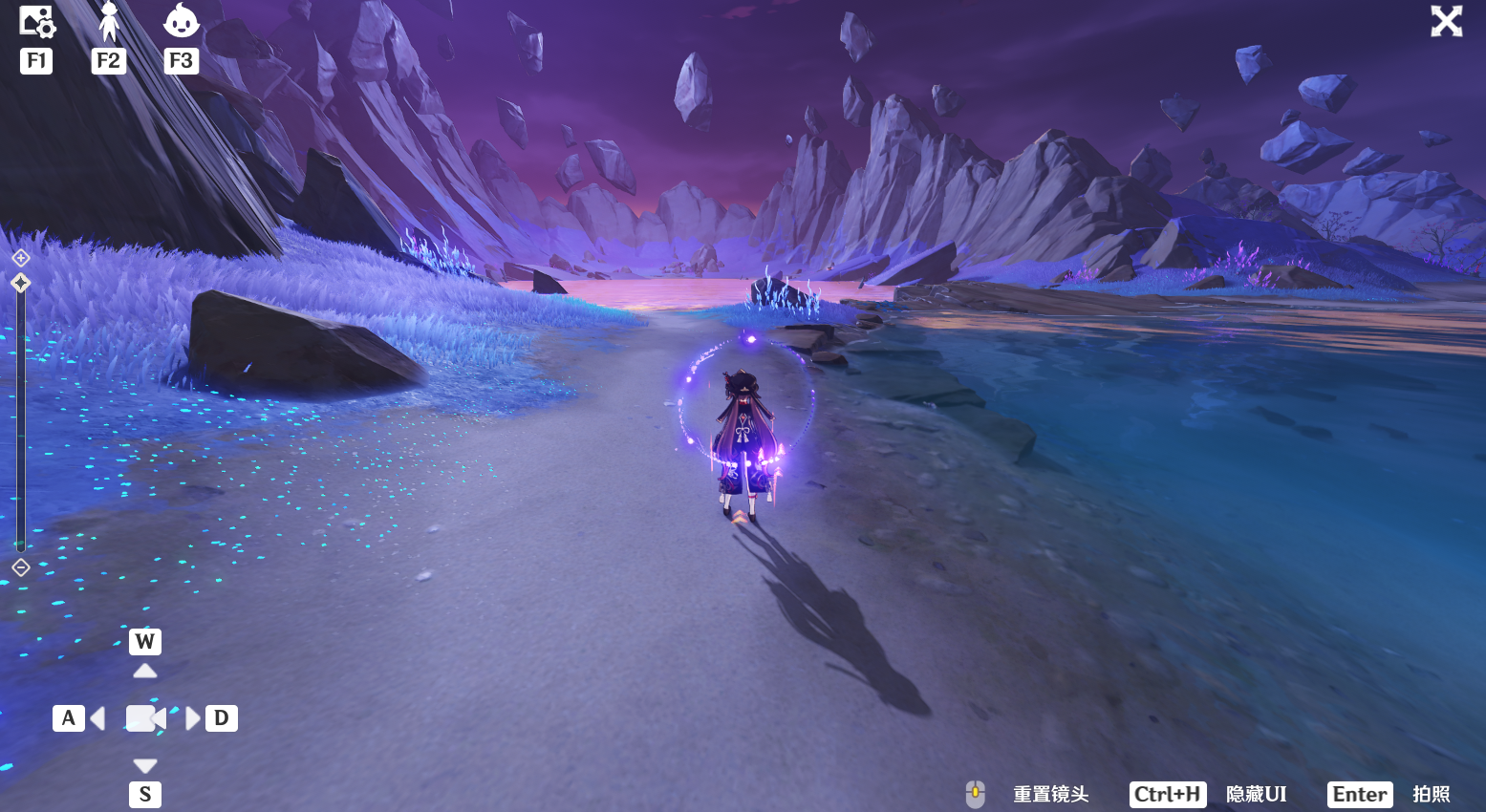Click the diamond handle on the zoom slider
The image size is (1486, 812).
point(21,283)
